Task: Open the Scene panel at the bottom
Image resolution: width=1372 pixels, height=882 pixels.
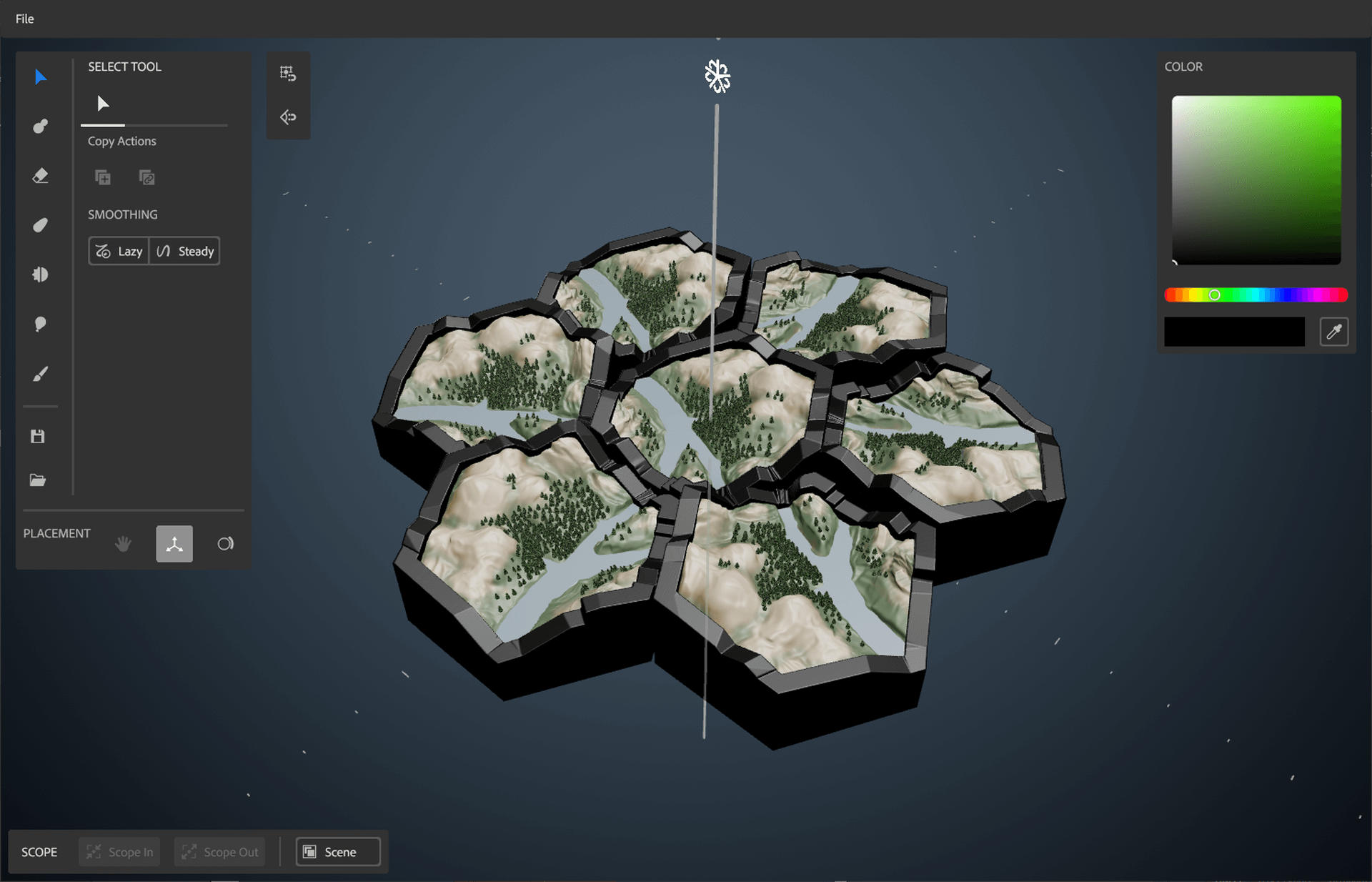Action: click(x=337, y=851)
